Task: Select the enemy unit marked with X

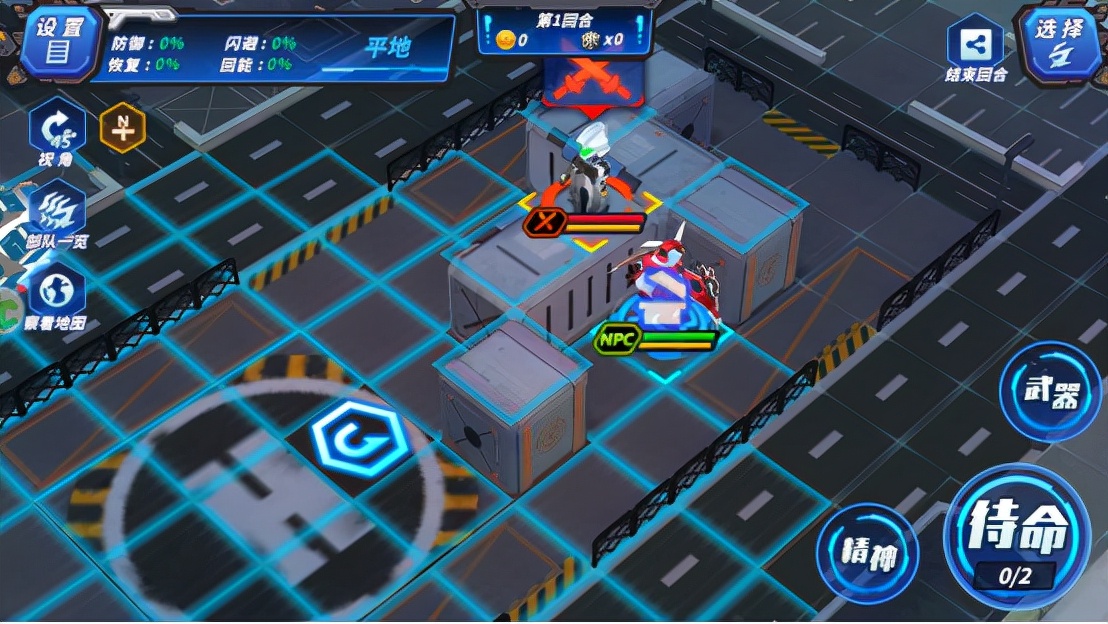Action: click(588, 170)
